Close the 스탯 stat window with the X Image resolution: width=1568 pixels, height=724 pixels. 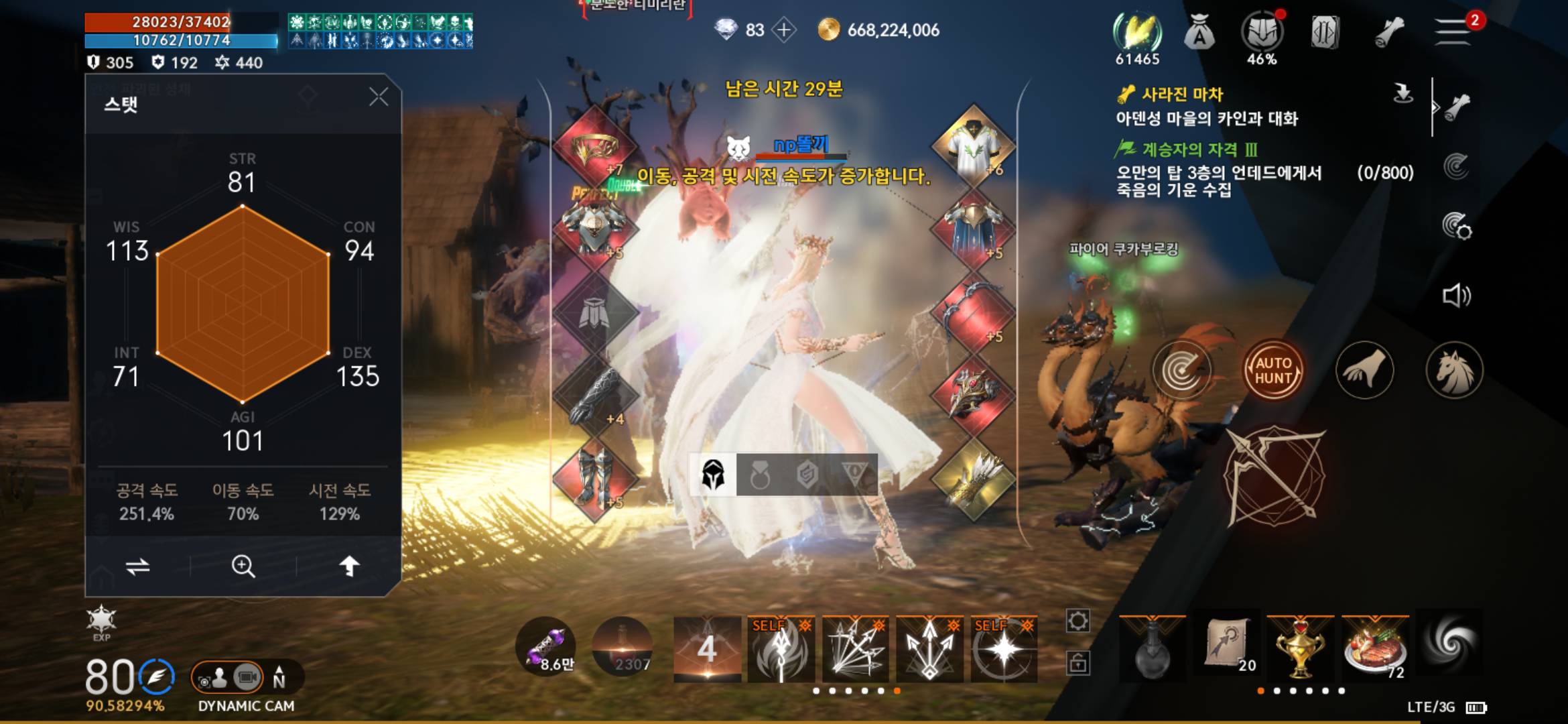click(x=379, y=97)
